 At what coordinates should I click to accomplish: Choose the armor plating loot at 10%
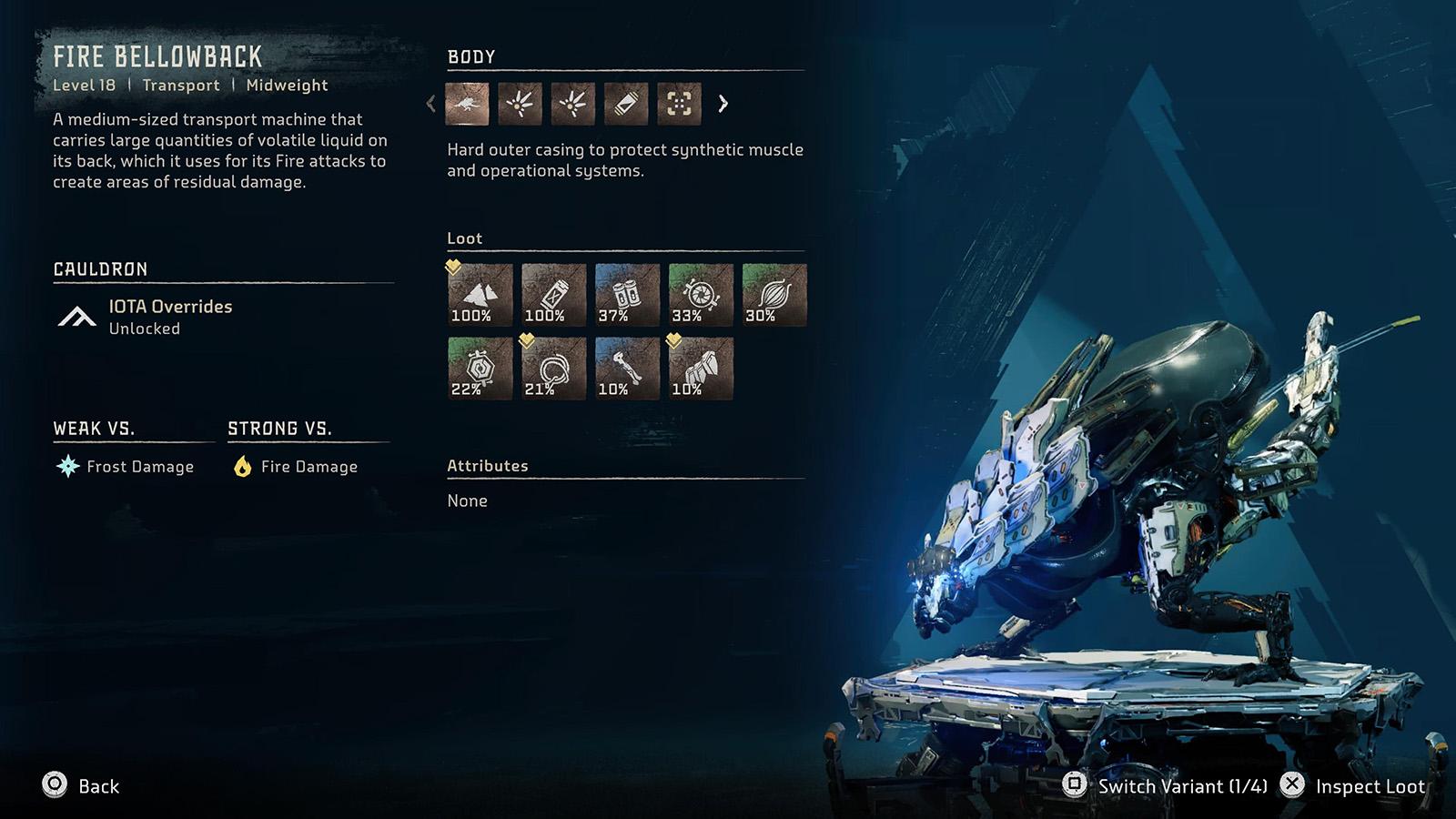tap(701, 369)
